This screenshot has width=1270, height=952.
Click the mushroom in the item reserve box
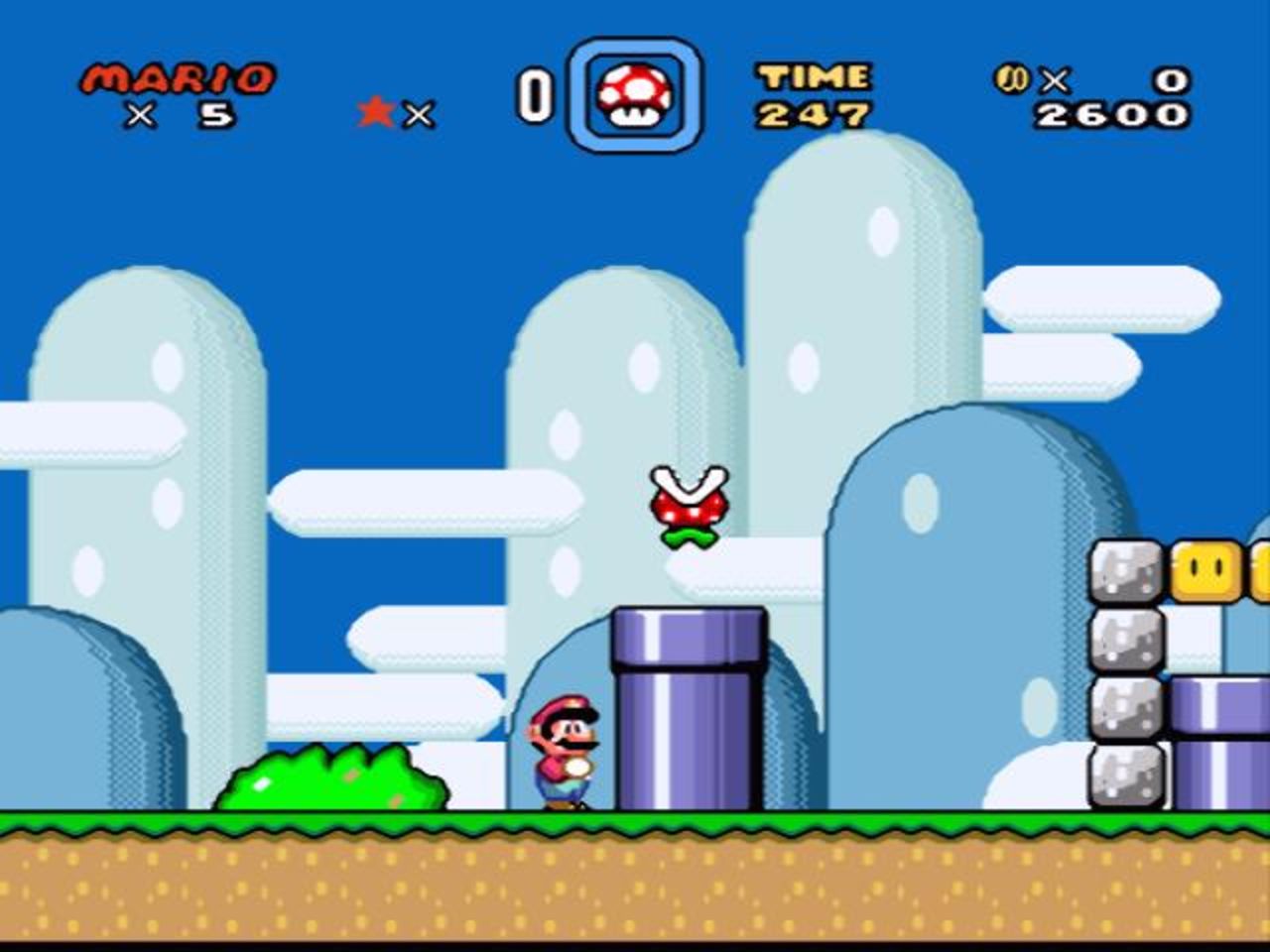(x=633, y=95)
